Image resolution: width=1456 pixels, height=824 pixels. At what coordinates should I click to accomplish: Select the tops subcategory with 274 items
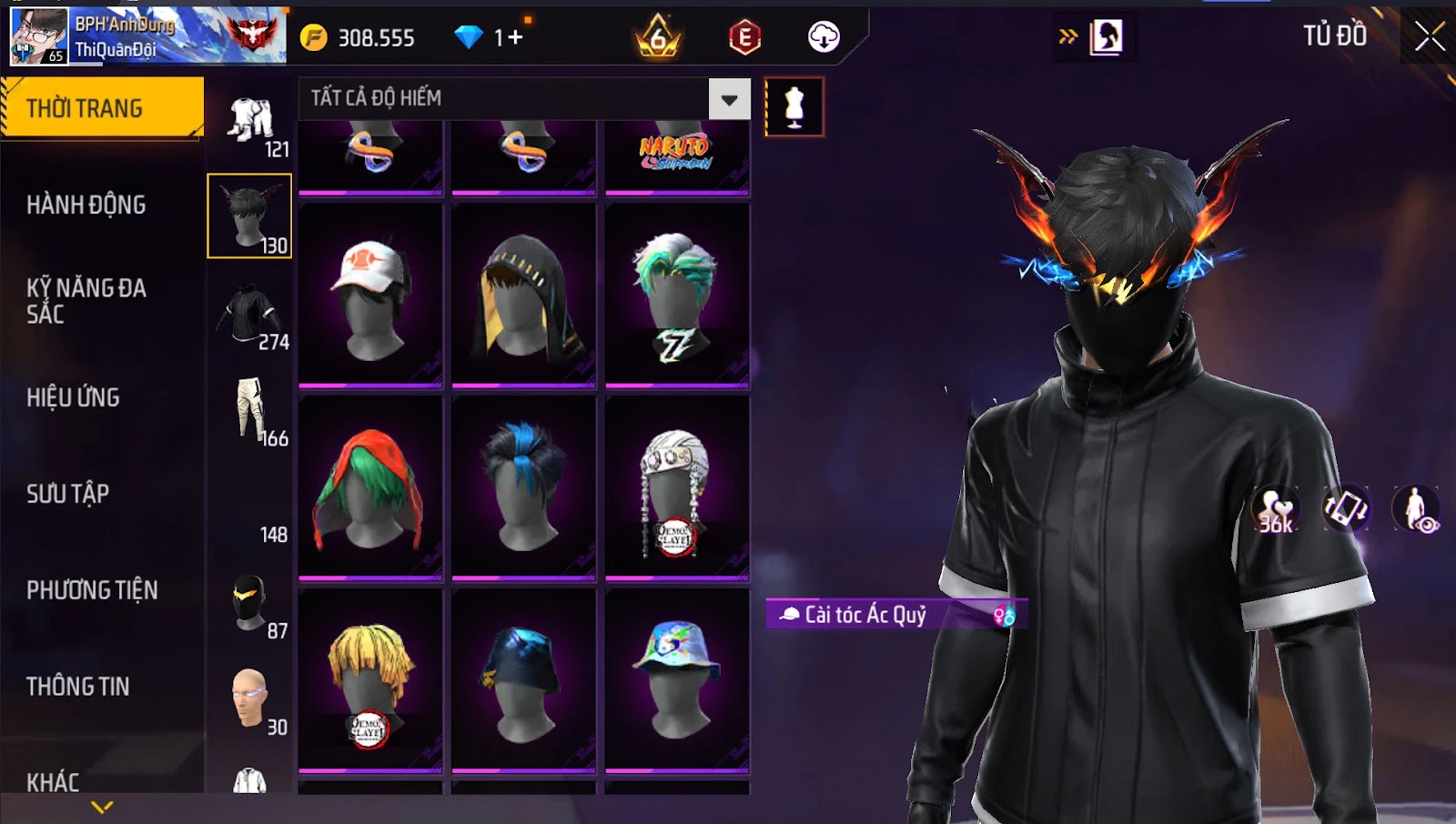click(250, 316)
